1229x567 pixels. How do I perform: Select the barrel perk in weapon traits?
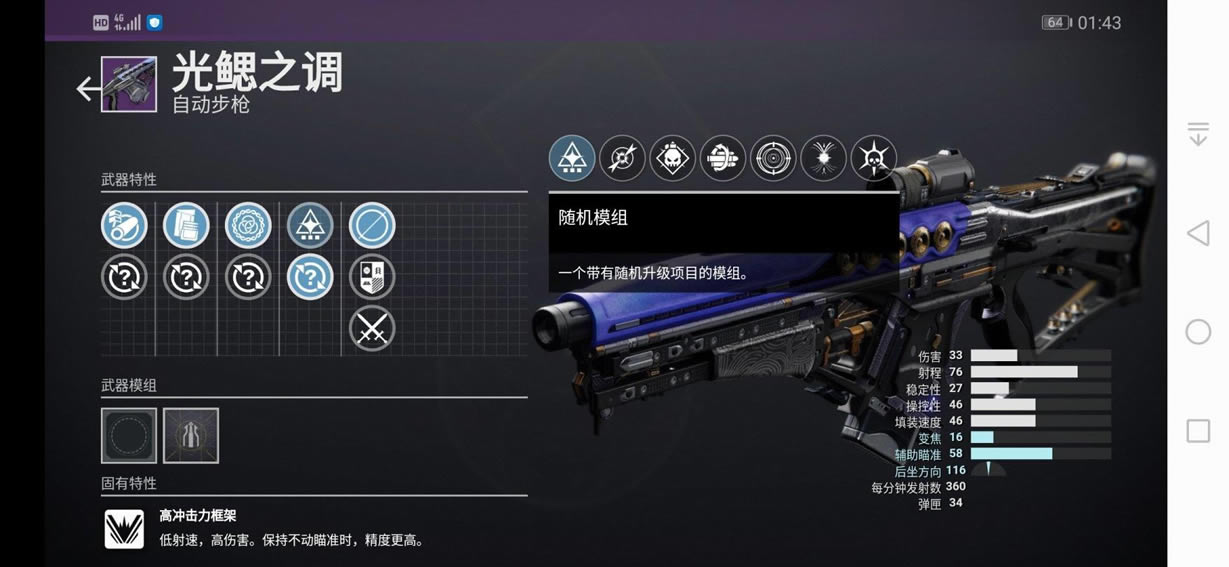tap(124, 225)
